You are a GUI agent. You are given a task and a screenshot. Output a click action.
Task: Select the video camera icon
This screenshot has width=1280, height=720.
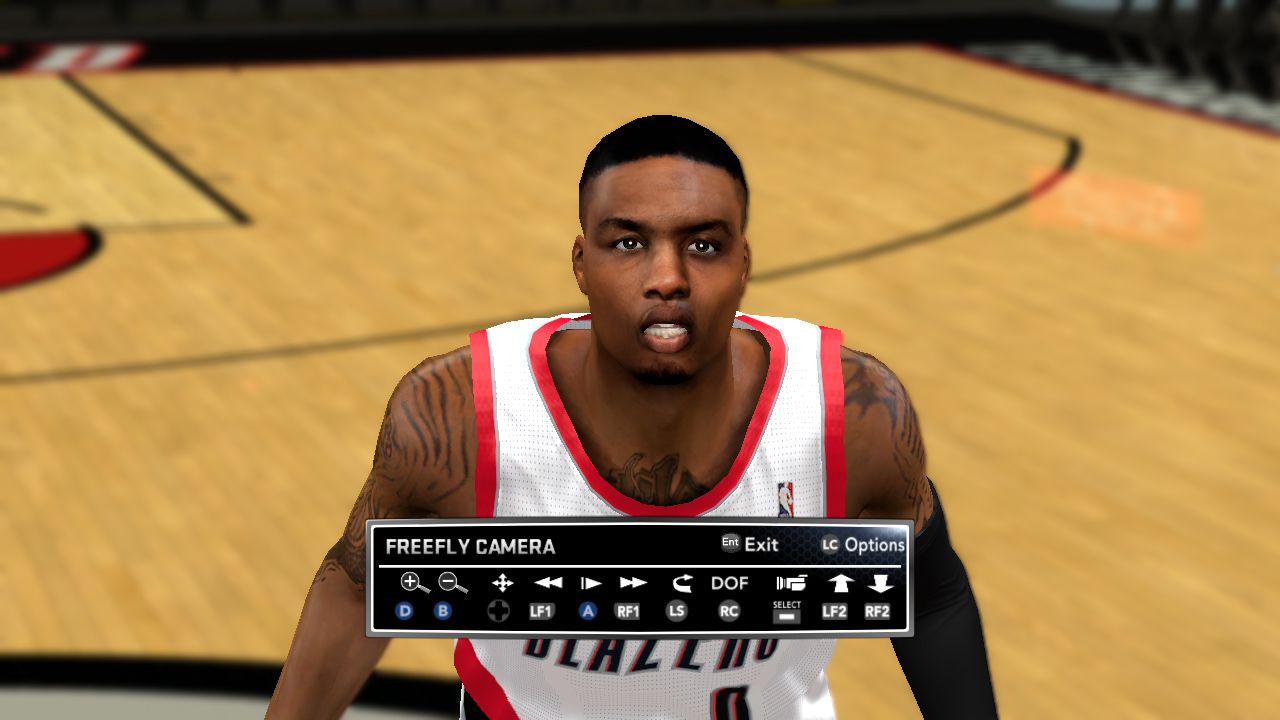[x=791, y=582]
